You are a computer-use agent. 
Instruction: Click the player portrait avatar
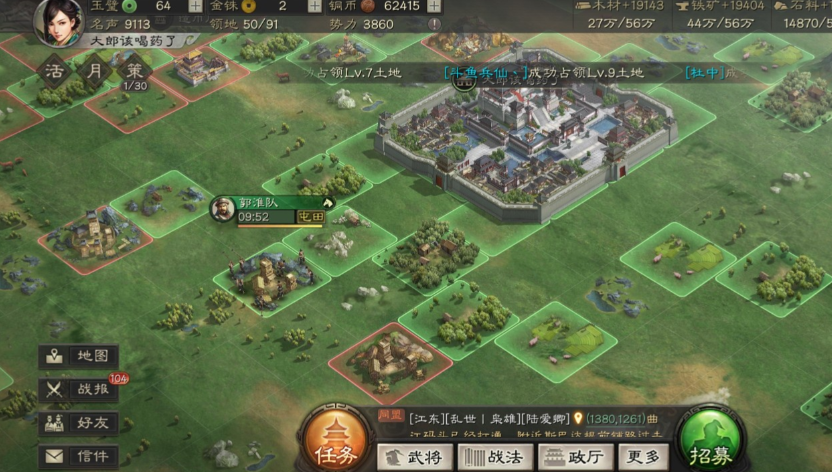coord(57,20)
